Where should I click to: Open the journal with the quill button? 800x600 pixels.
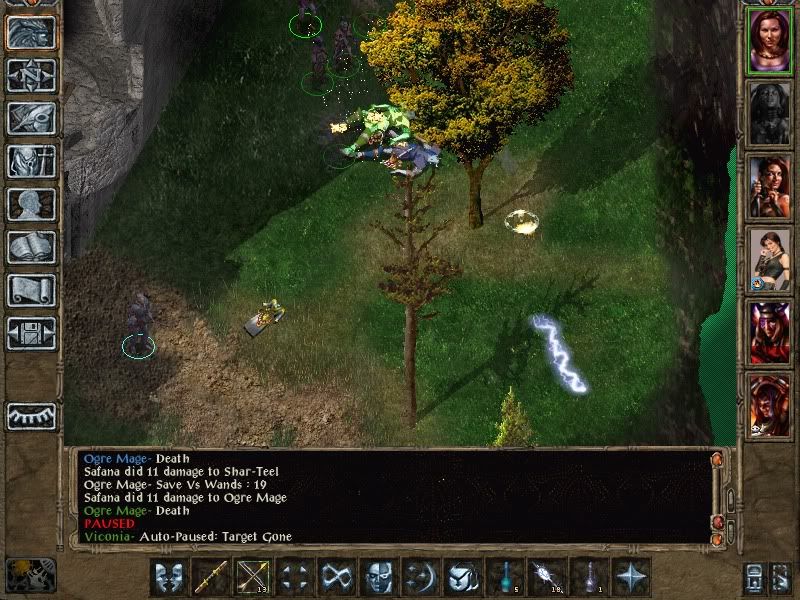[31, 118]
